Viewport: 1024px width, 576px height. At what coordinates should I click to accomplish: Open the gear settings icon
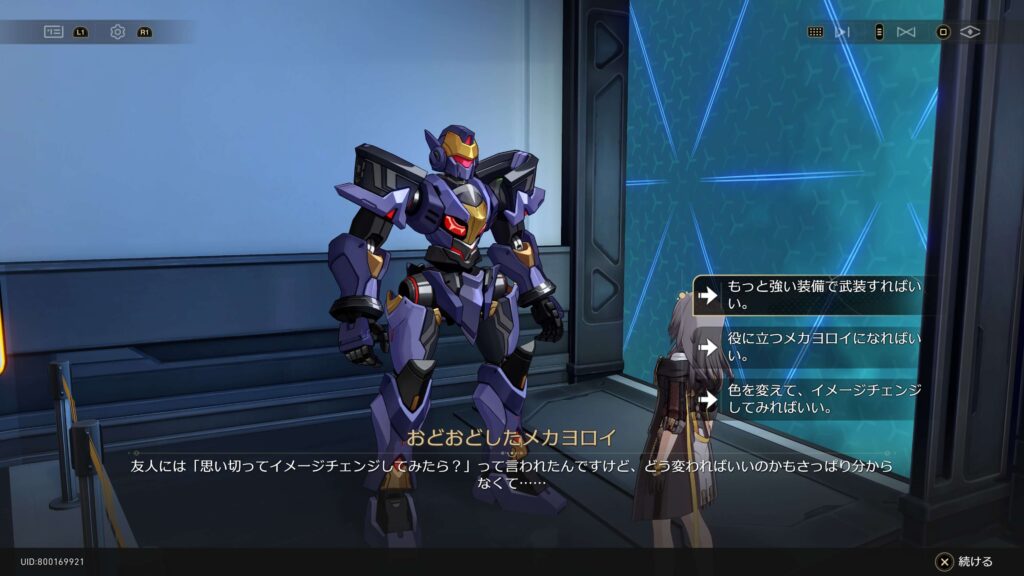pos(117,32)
